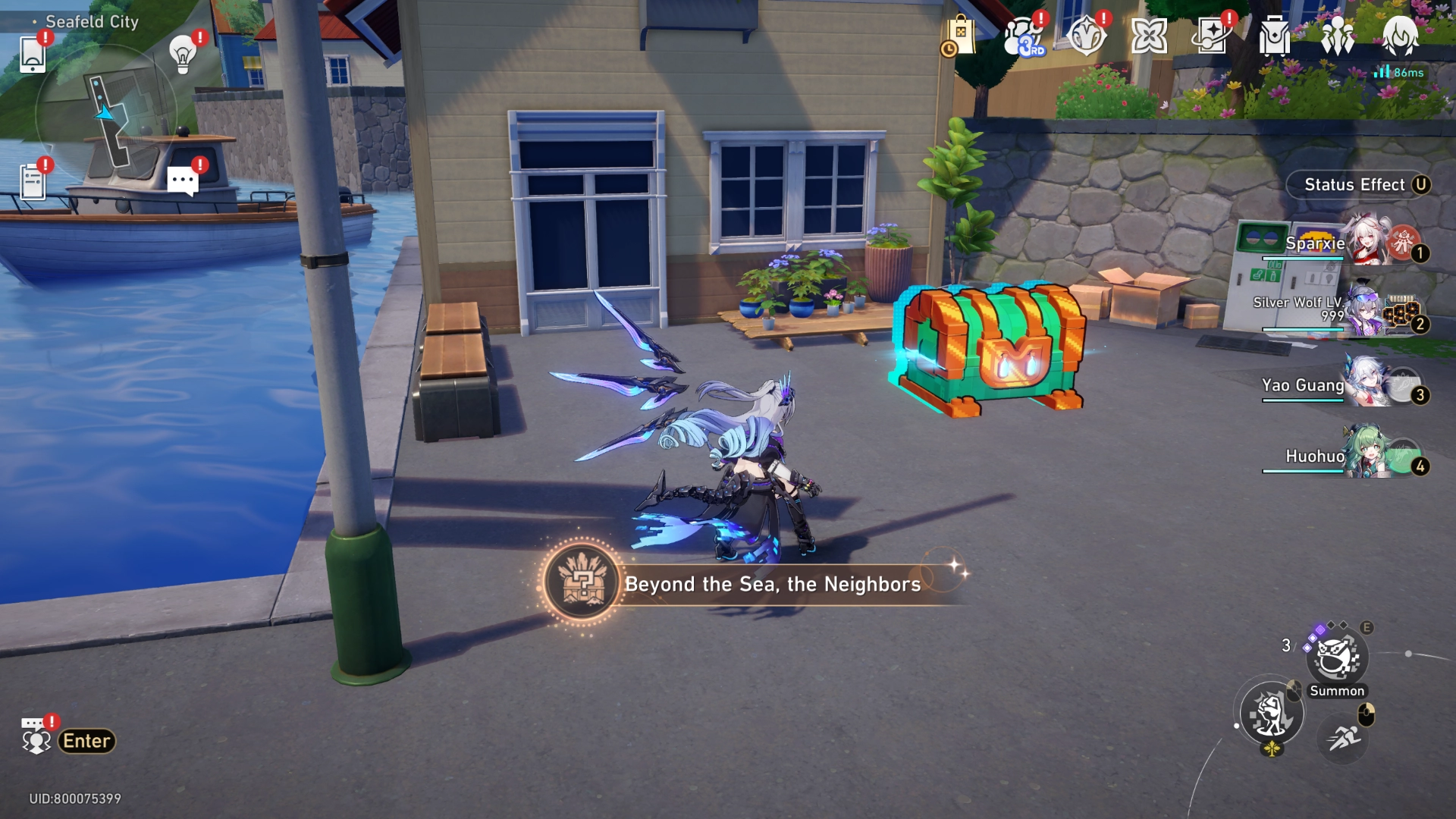Open the backpack inventory icon
The height and width of the screenshot is (819, 1456).
tap(1273, 34)
